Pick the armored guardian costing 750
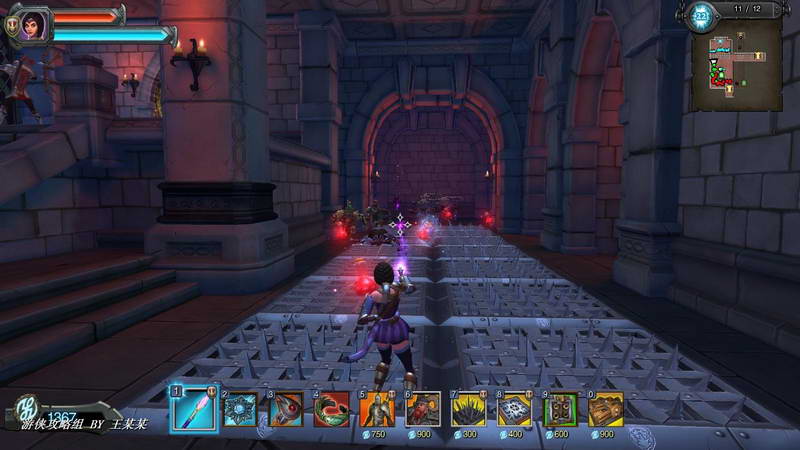The height and width of the screenshot is (450, 800). pos(377,408)
